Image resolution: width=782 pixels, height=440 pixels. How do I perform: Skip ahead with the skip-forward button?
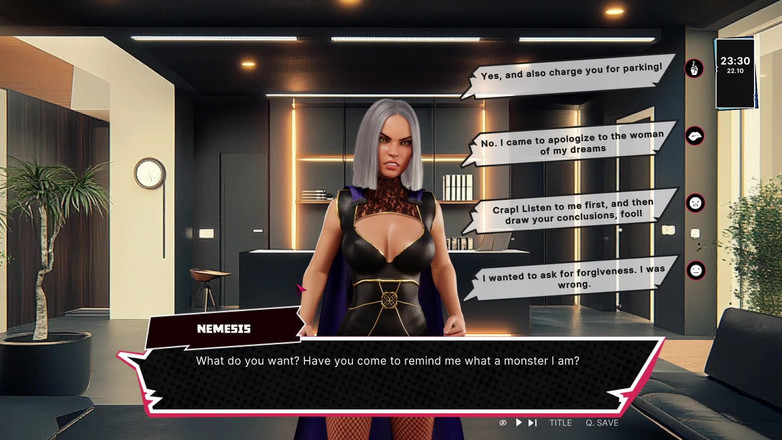pos(533,423)
